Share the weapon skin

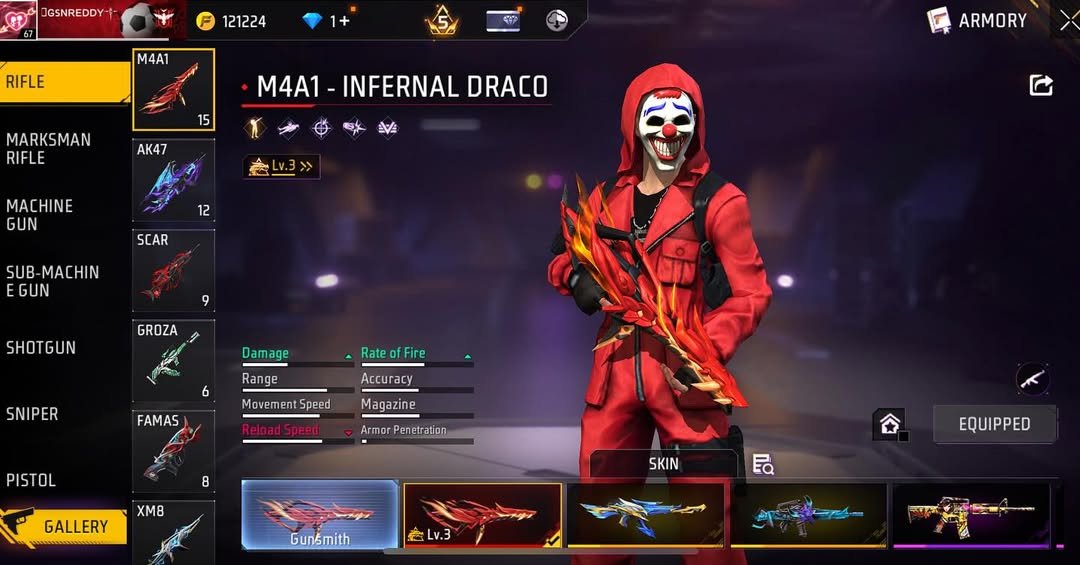tap(1041, 86)
